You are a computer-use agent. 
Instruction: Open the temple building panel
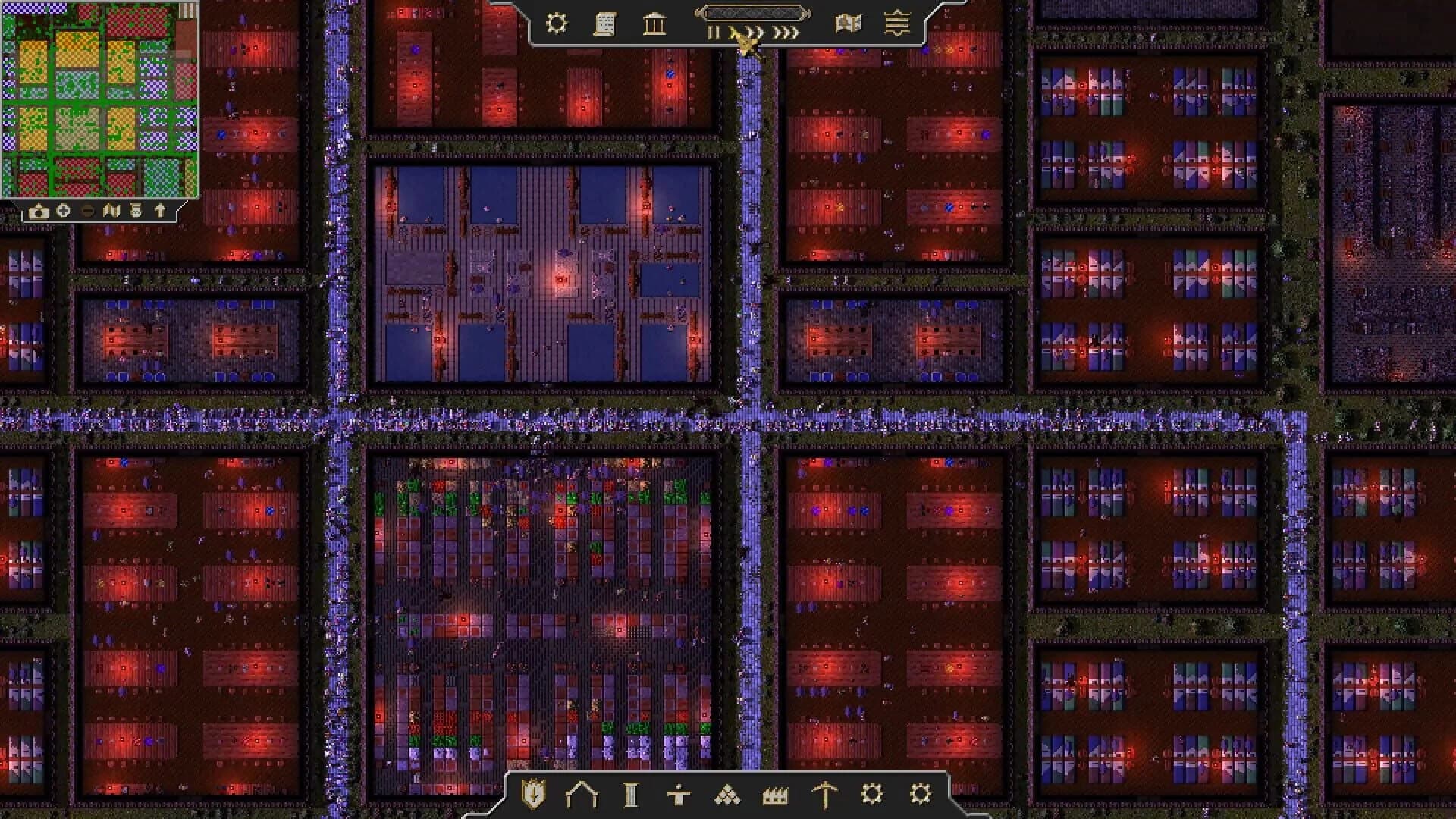tap(656, 24)
